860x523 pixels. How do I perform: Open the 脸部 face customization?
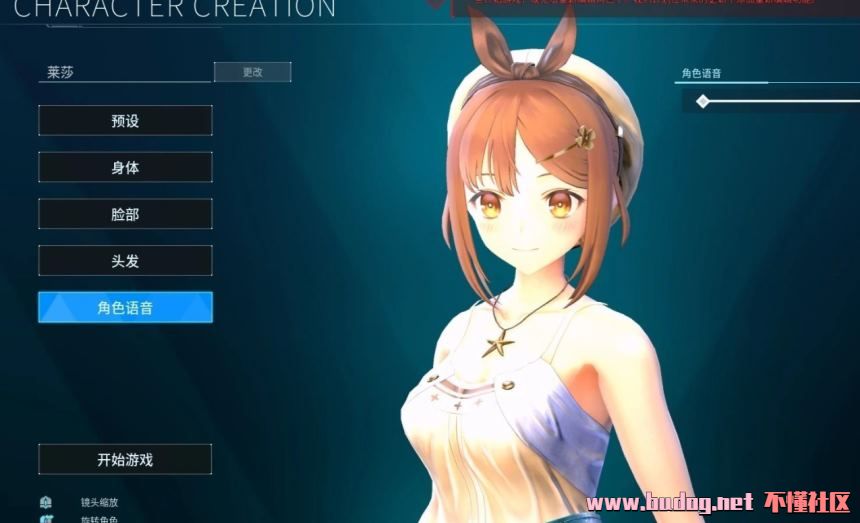[125, 214]
